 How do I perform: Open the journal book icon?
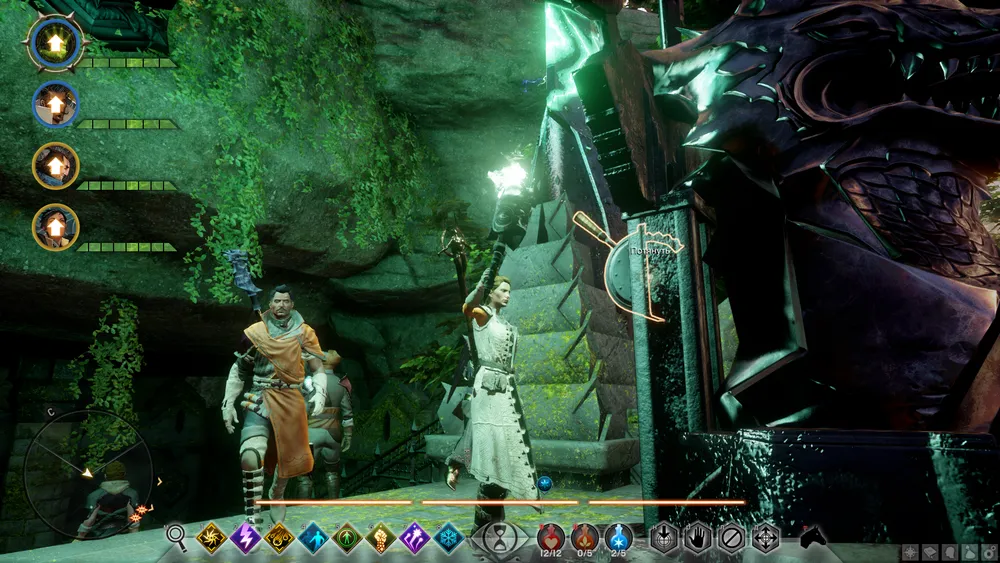click(x=929, y=552)
